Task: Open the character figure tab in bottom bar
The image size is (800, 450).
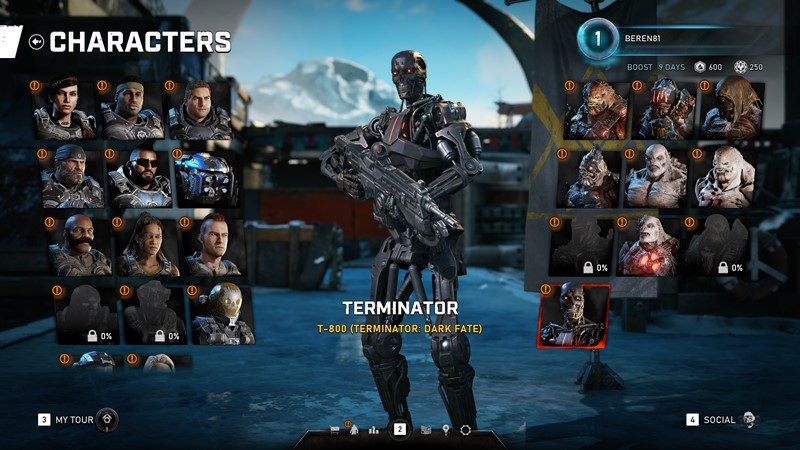Action: (x=352, y=430)
